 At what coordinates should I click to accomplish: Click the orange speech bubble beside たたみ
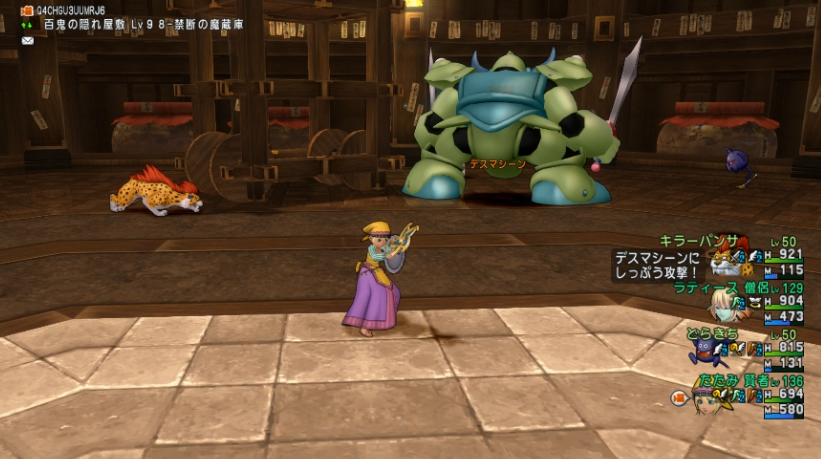tap(679, 398)
